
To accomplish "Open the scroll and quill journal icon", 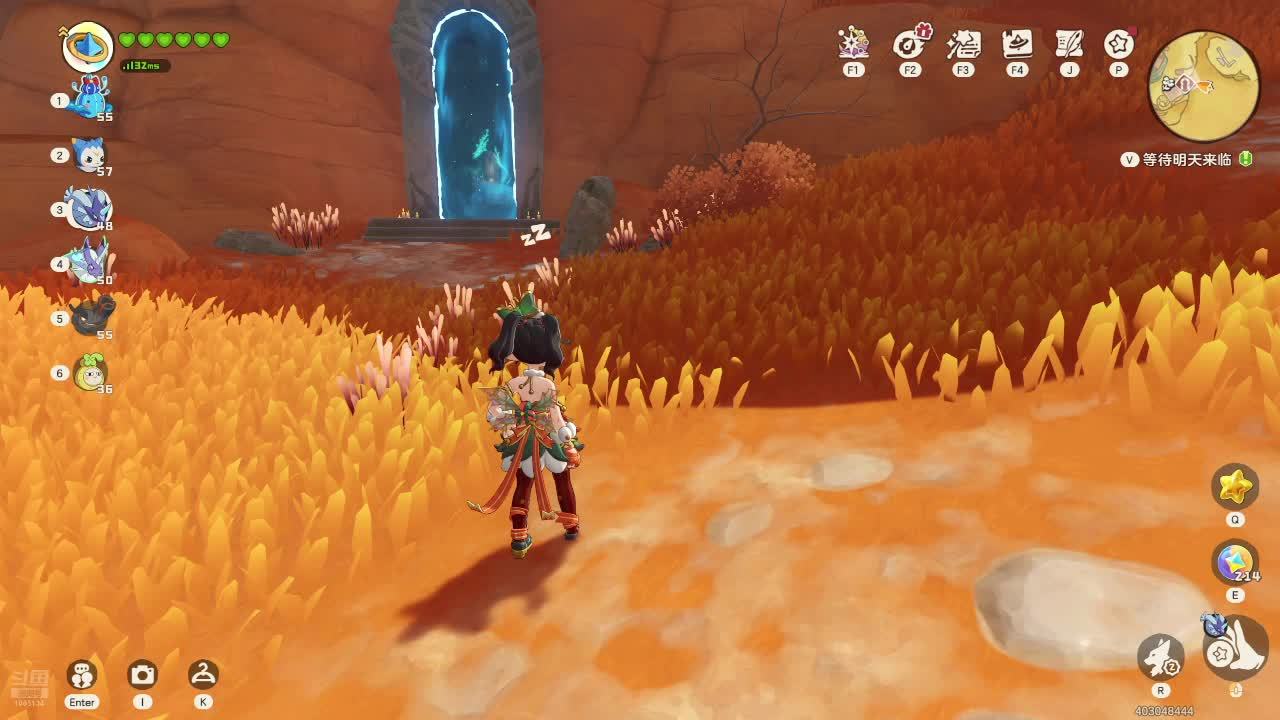I will pos(1070,44).
